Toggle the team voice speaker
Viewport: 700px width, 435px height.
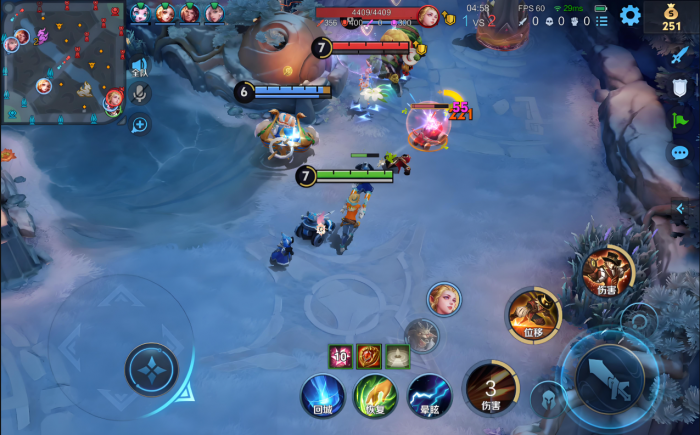point(140,68)
